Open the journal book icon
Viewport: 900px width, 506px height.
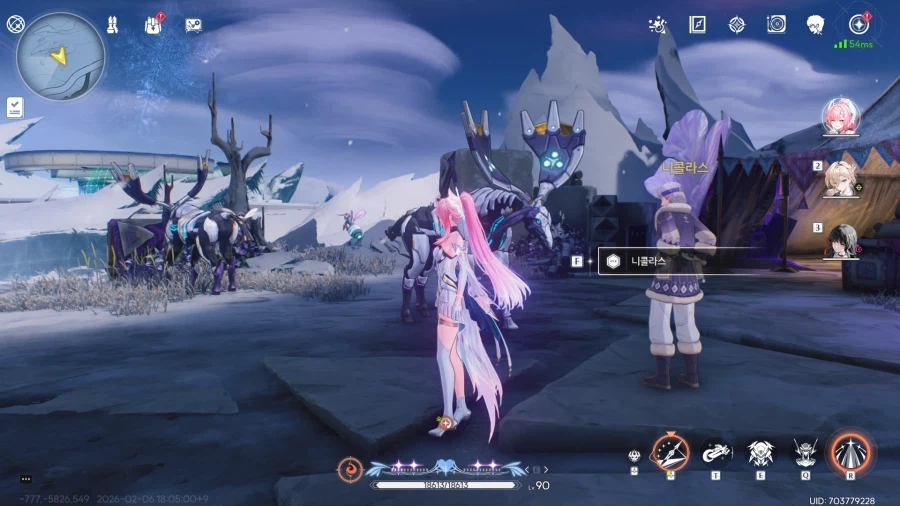tap(697, 24)
